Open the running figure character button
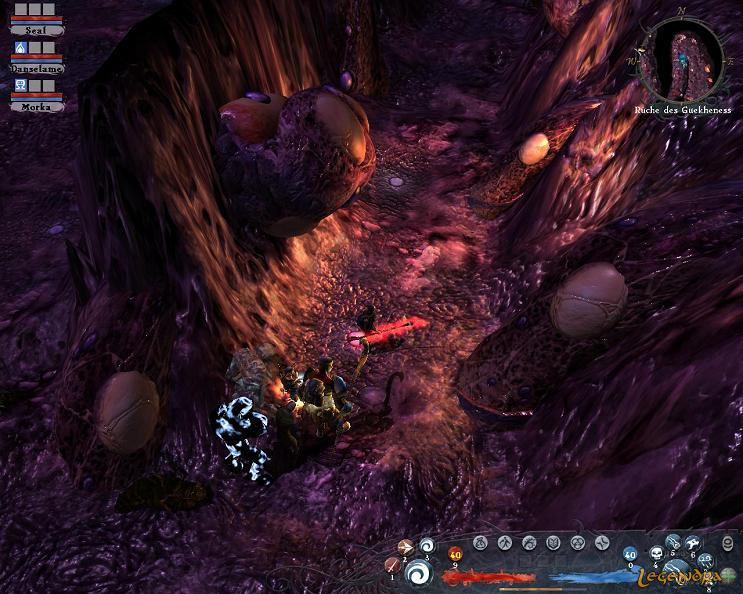The height and width of the screenshot is (594, 743). click(x=505, y=542)
